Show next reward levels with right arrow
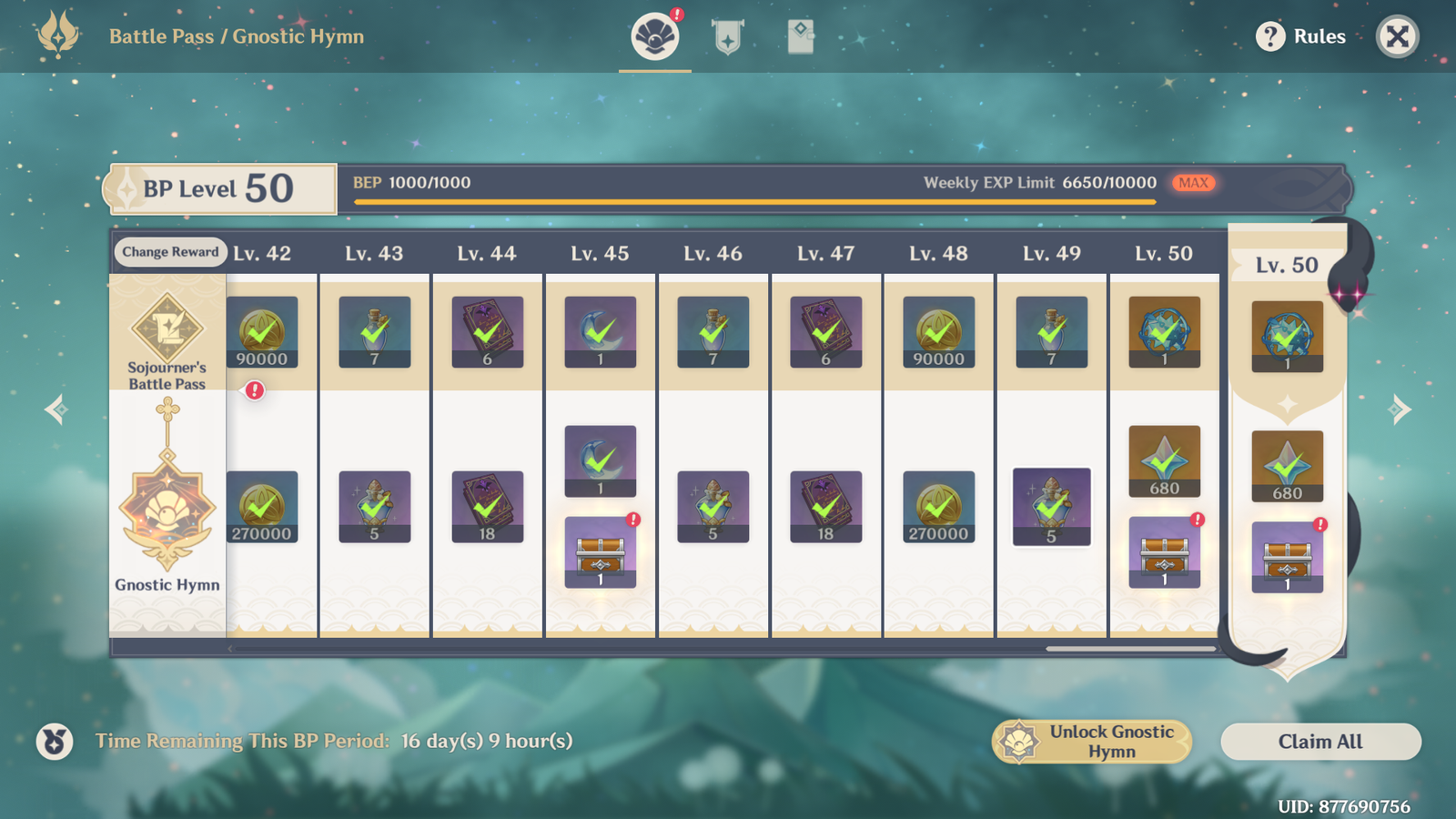This screenshot has height=819, width=1456. [x=1400, y=409]
